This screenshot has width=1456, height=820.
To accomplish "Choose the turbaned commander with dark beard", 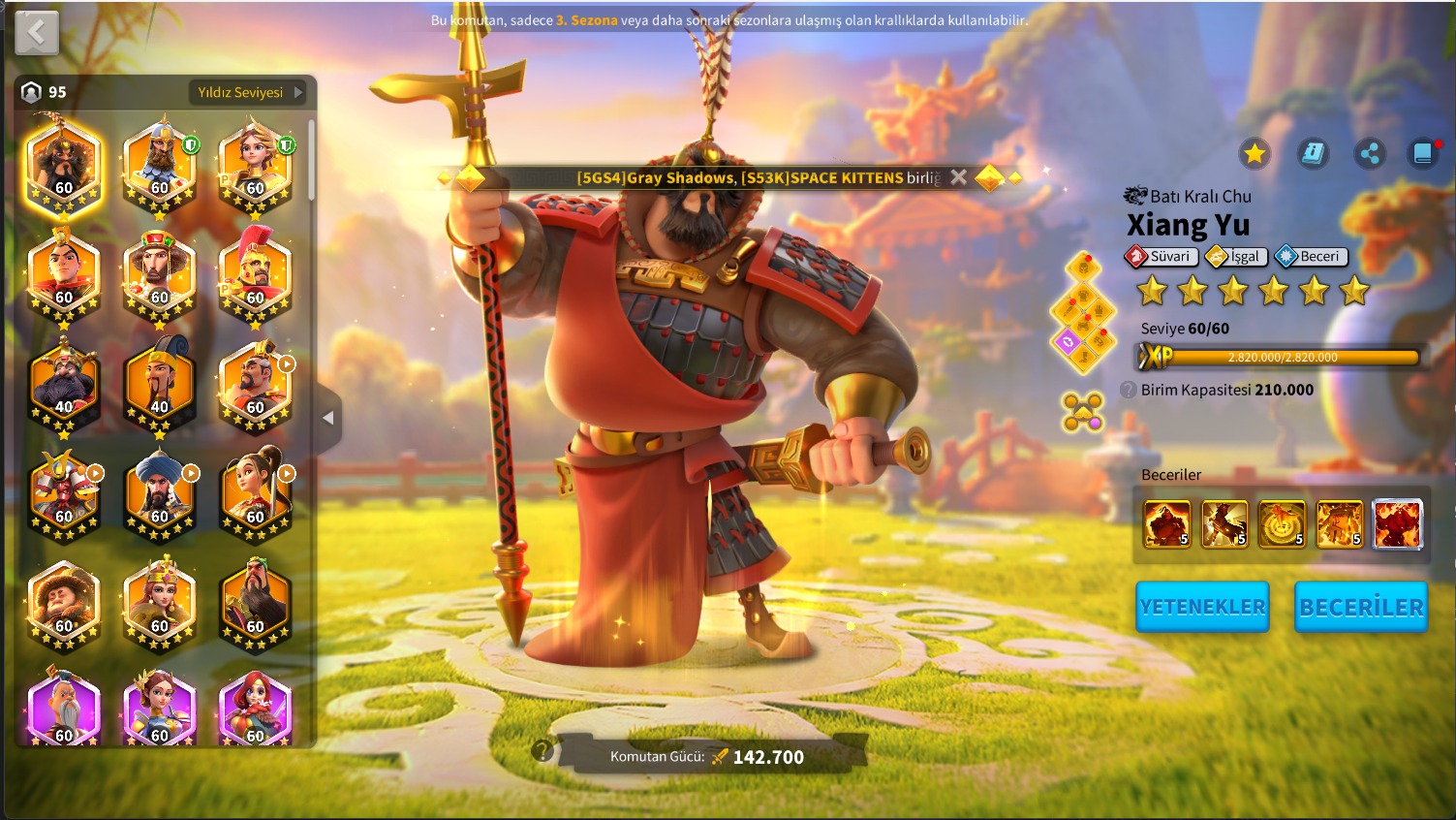I will pyautogui.click(x=160, y=492).
